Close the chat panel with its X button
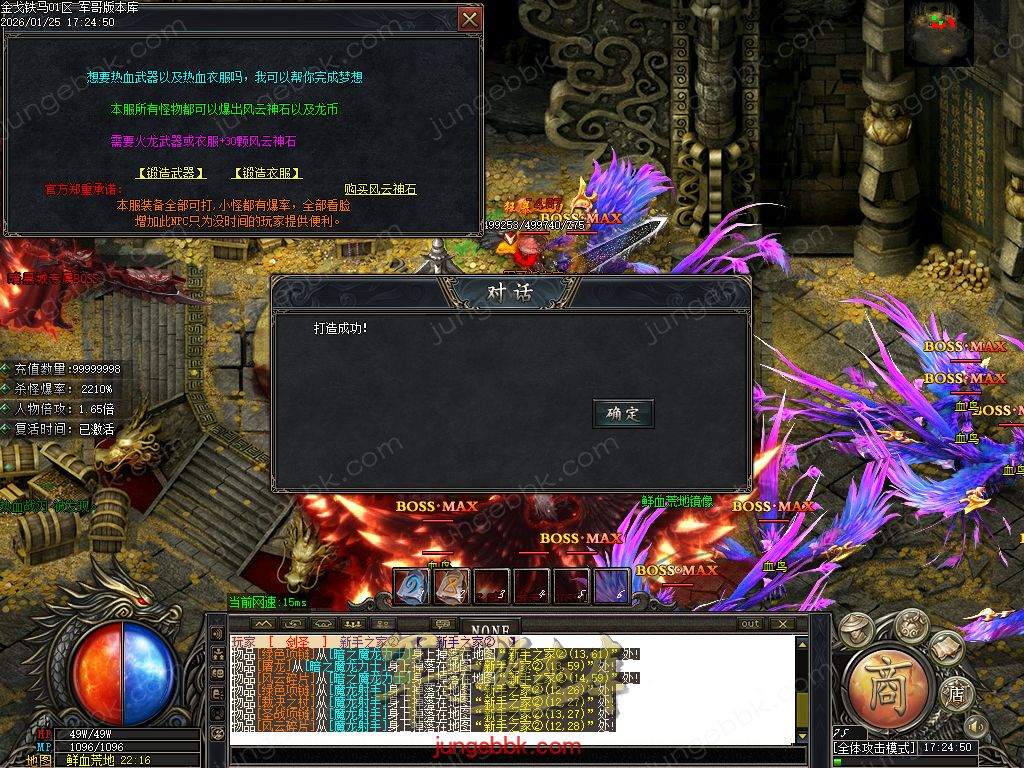 [x=783, y=624]
